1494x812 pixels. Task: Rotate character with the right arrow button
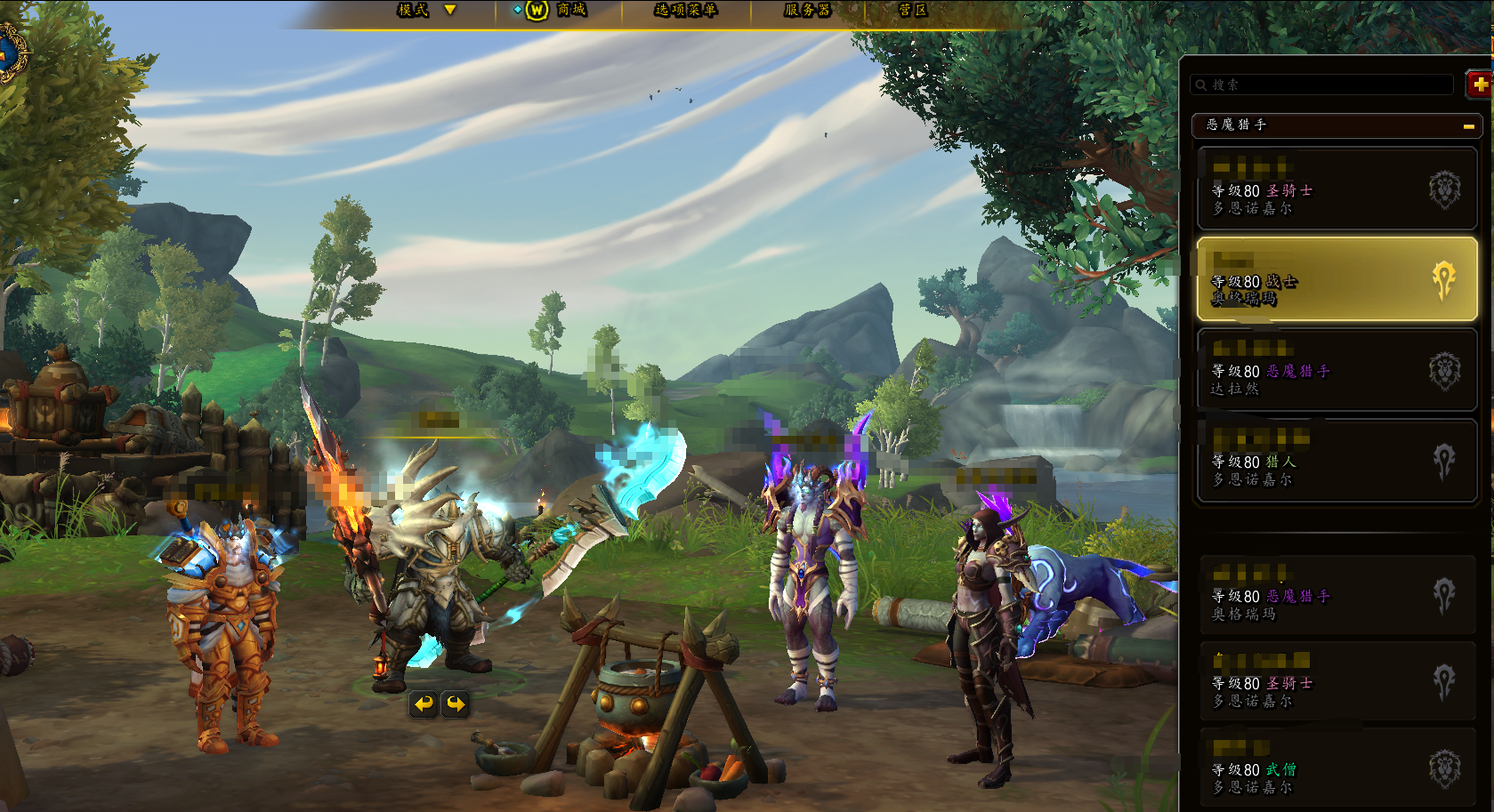click(x=456, y=704)
